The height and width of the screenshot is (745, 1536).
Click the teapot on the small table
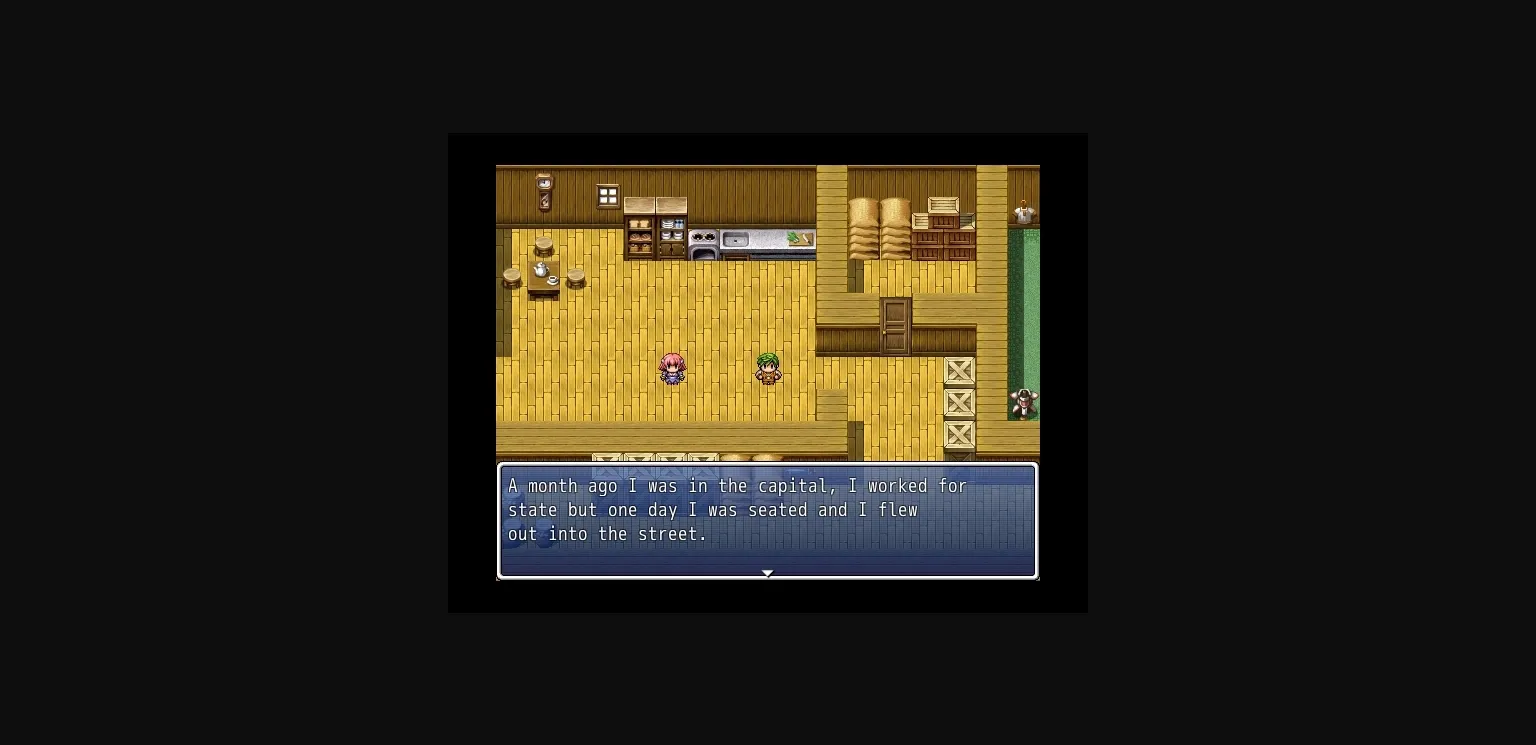[540, 269]
